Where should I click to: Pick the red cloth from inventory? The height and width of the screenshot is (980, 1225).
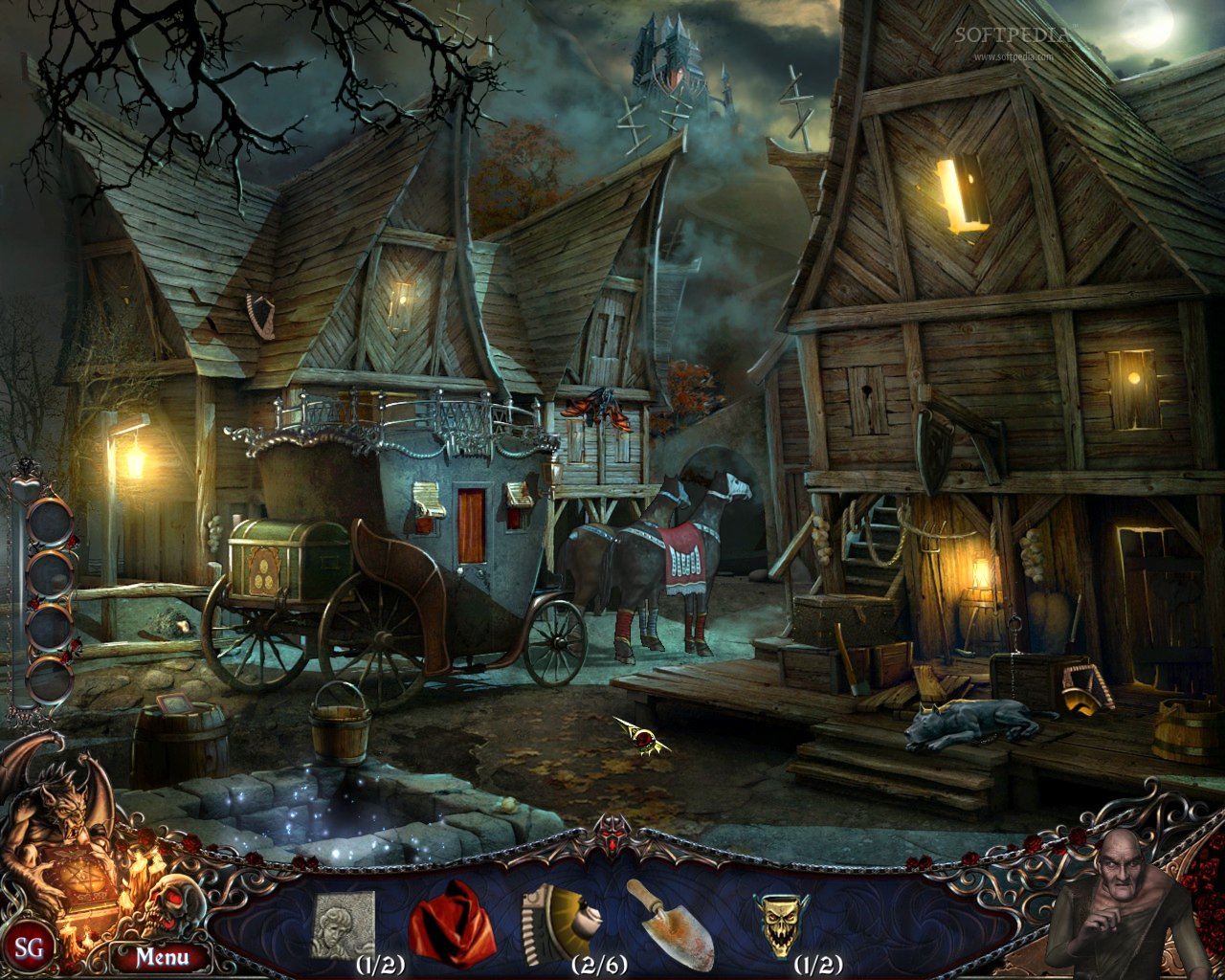point(451,924)
